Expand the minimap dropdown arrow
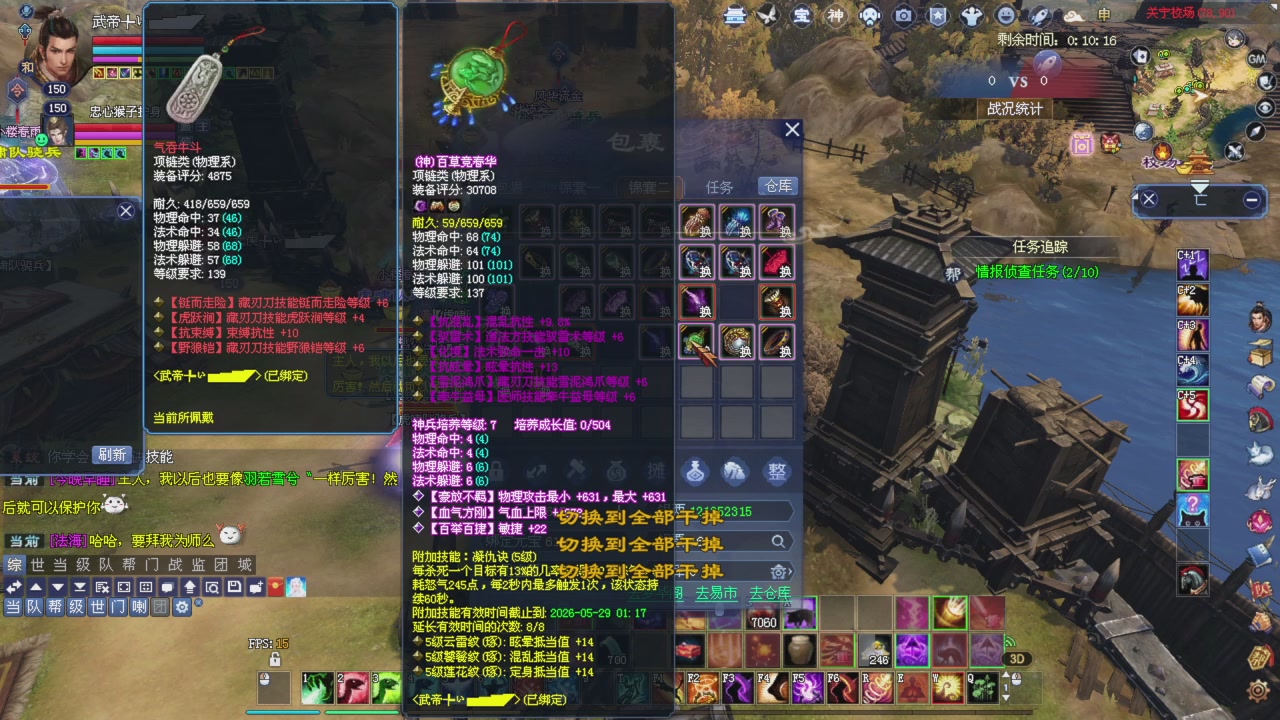 1200,186
